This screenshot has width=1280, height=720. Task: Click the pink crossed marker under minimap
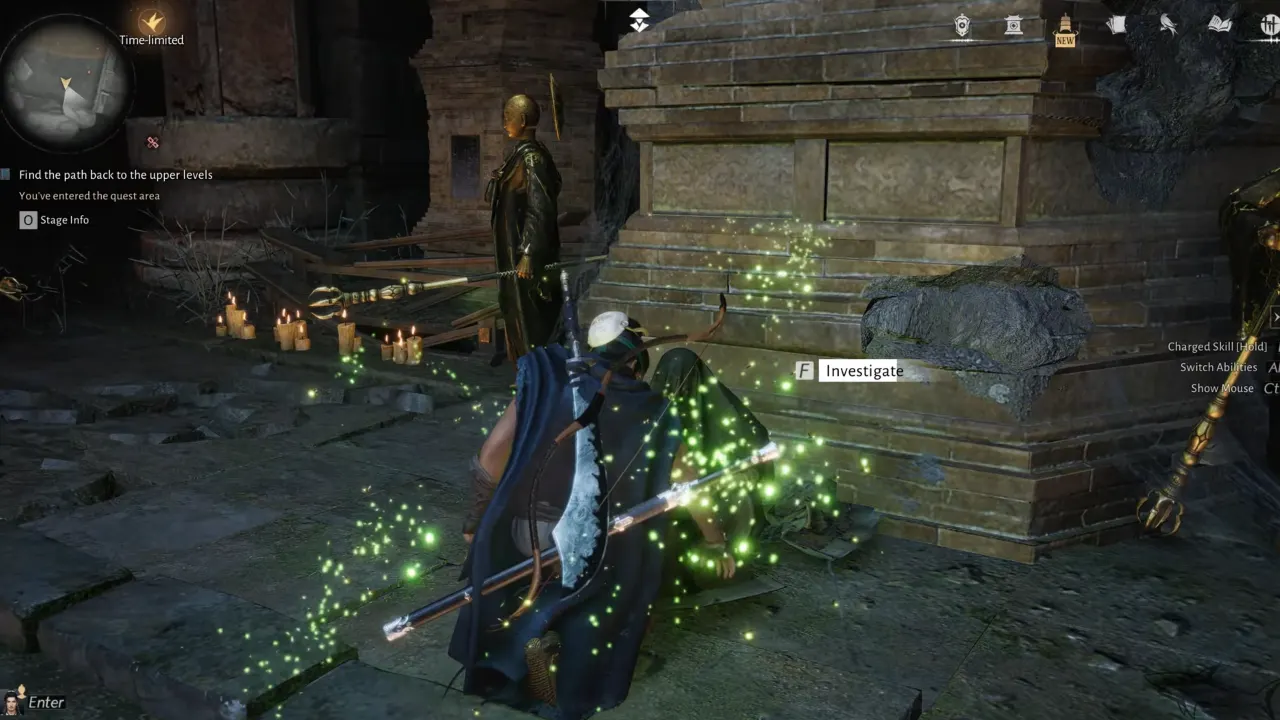click(x=153, y=143)
